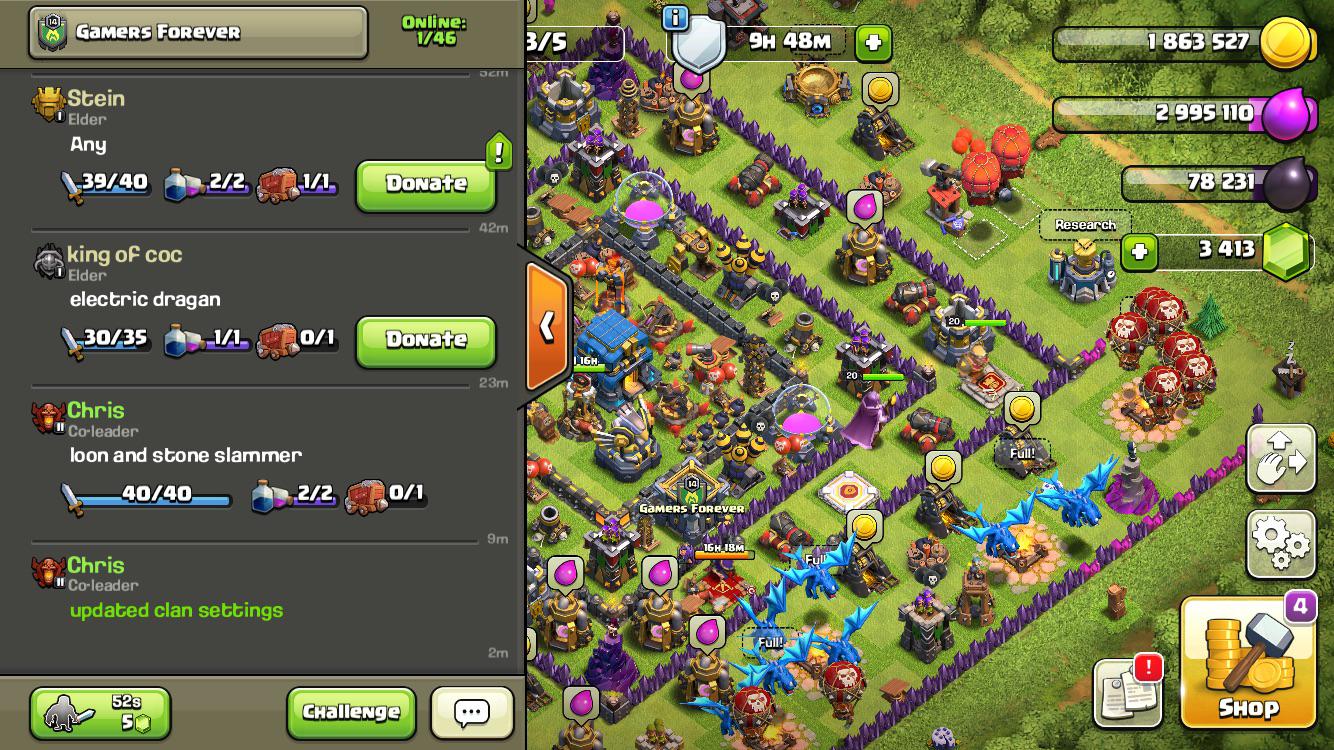Donate troops to Stein's request
Image resolution: width=1334 pixels, height=750 pixels.
[x=426, y=184]
